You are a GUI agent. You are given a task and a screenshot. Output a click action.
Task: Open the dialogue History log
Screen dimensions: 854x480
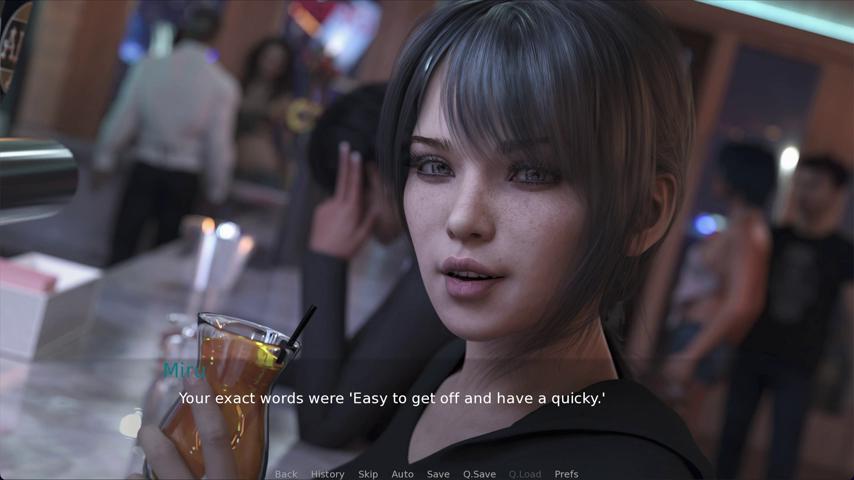(x=327, y=474)
